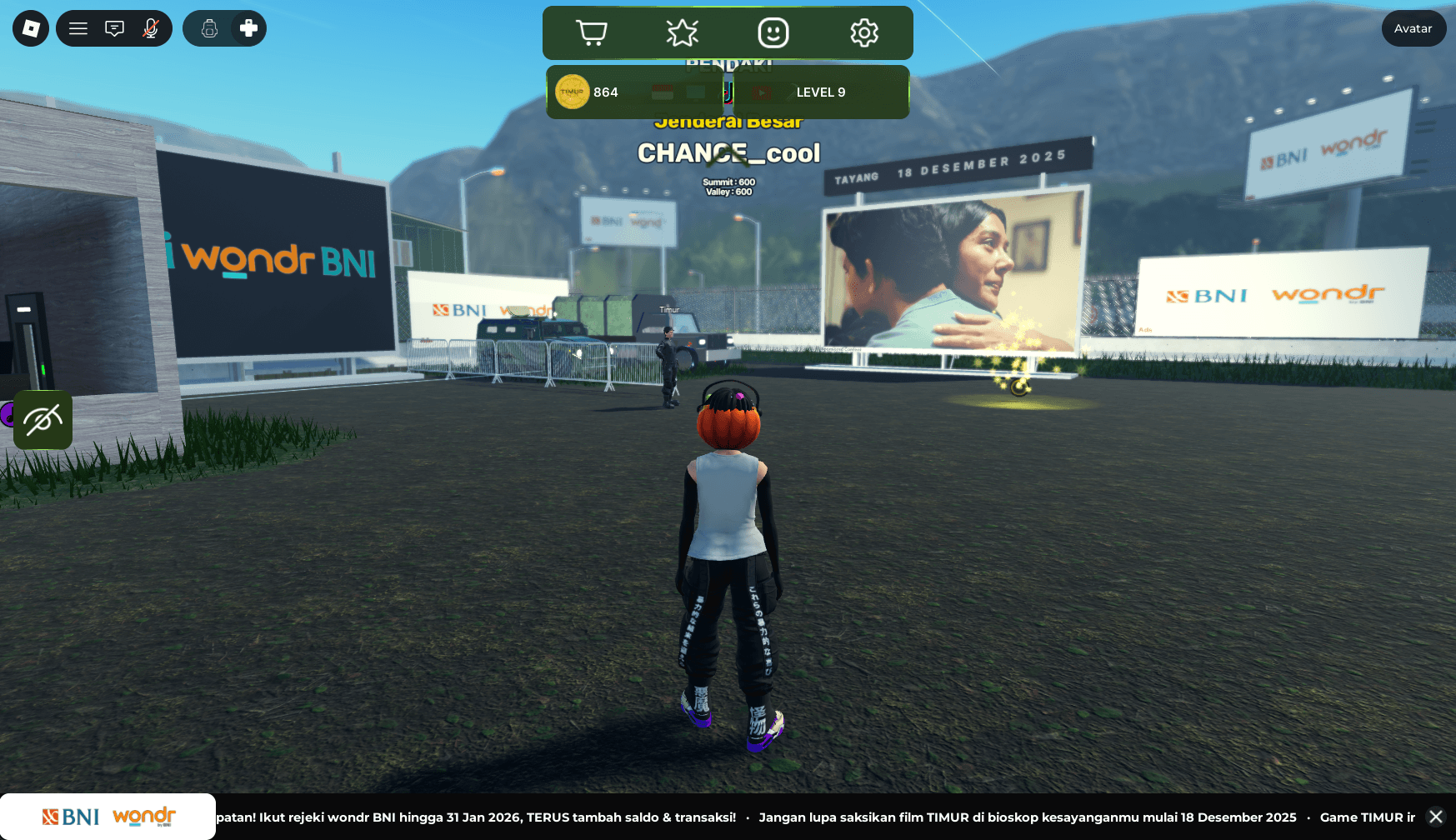This screenshot has width=1456, height=840.
Task: Open the hamburger menu icon
Action: coord(78,28)
